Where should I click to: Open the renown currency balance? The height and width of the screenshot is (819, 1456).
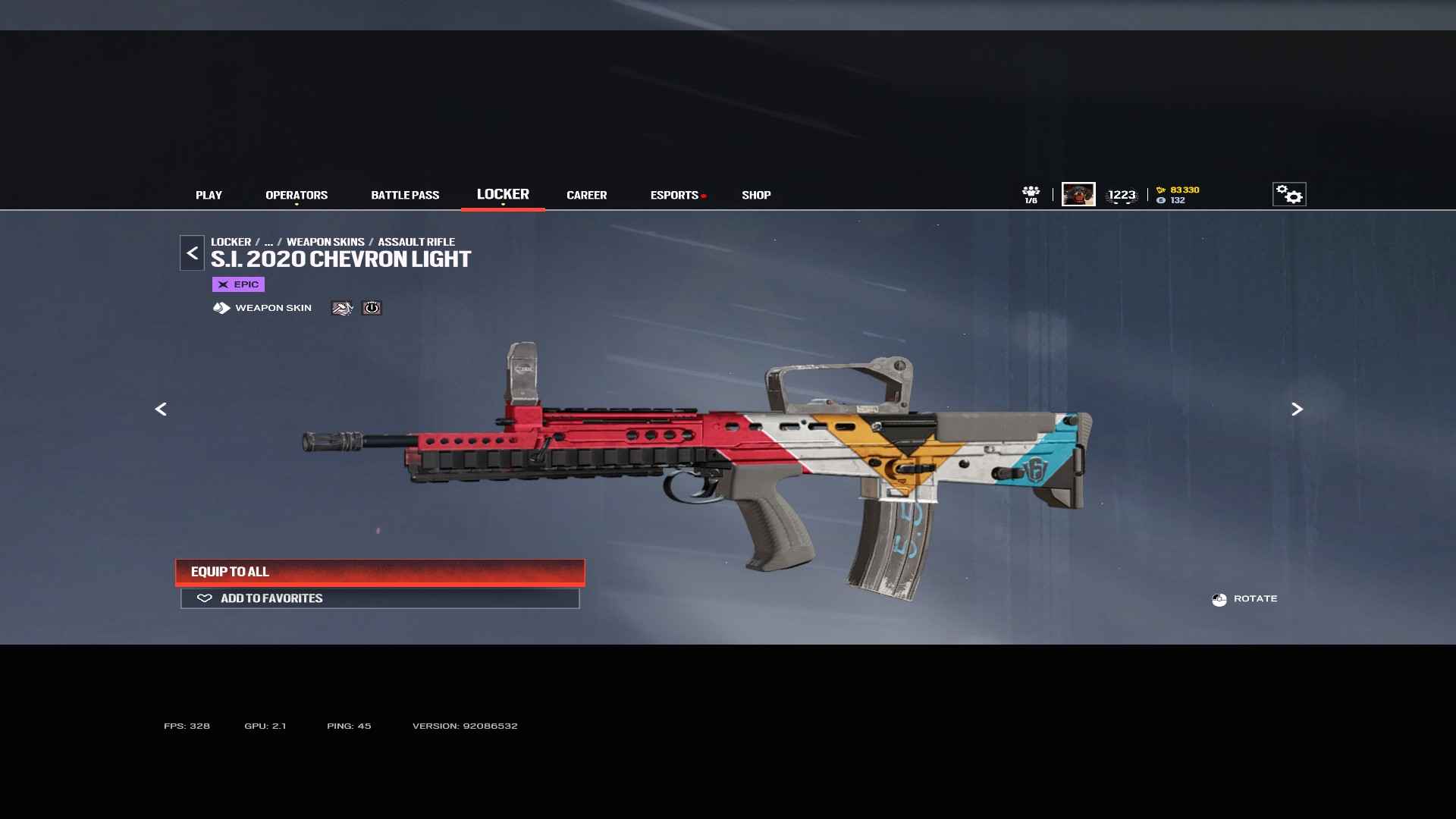(1179, 190)
